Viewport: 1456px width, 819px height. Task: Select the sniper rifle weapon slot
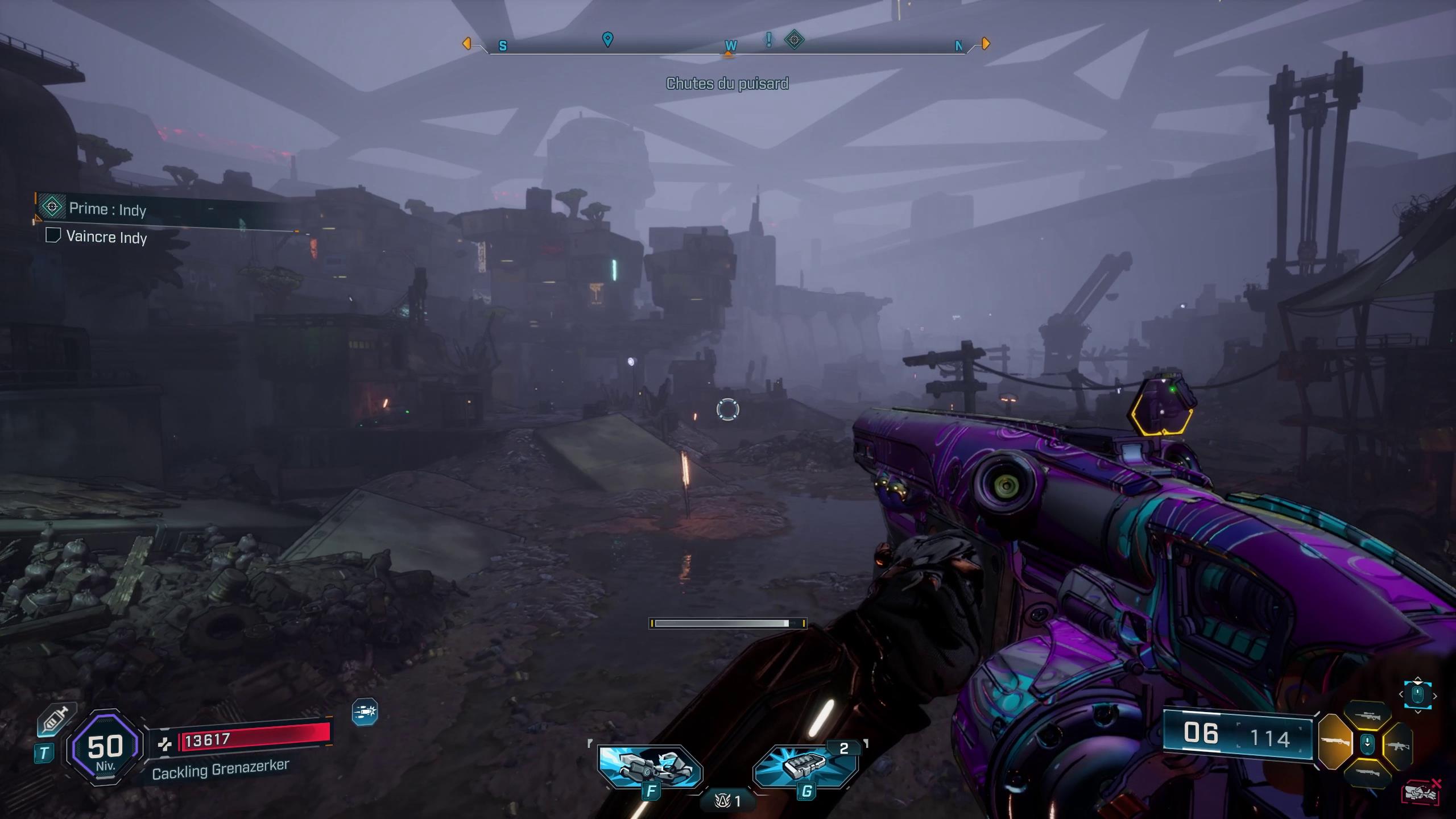pos(1367,717)
